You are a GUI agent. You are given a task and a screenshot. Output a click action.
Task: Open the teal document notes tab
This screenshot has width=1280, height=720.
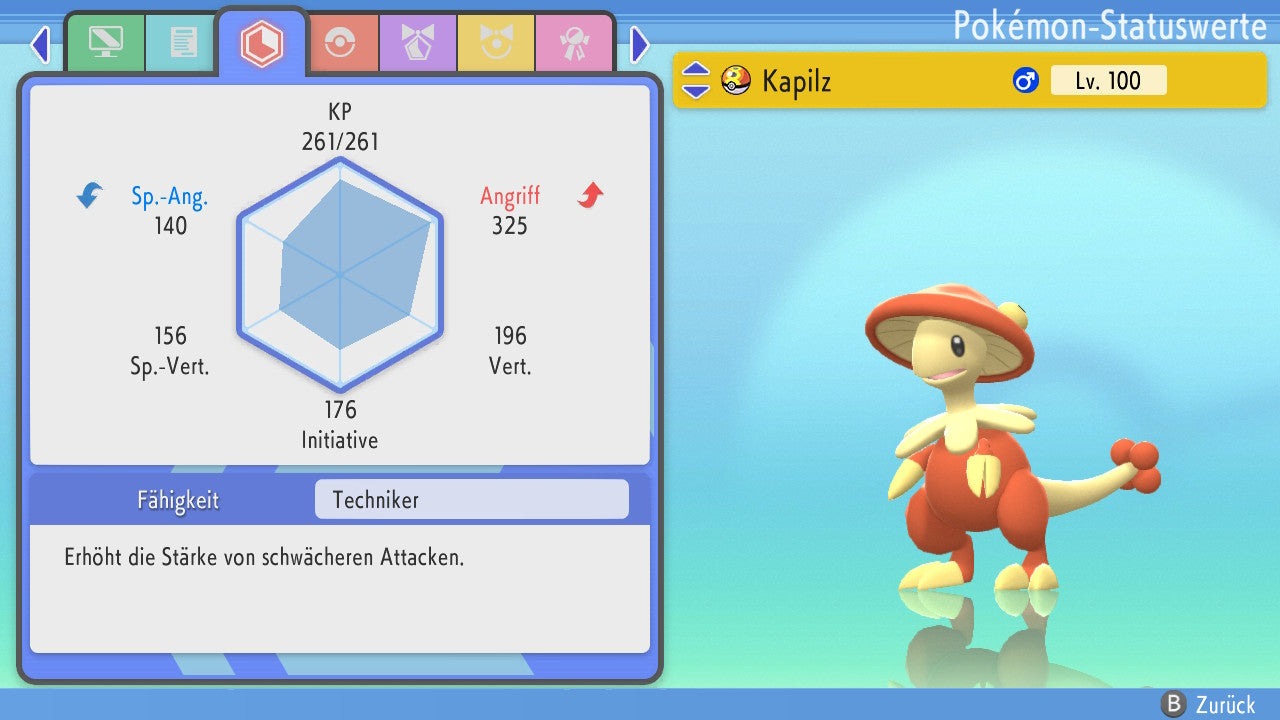point(183,42)
